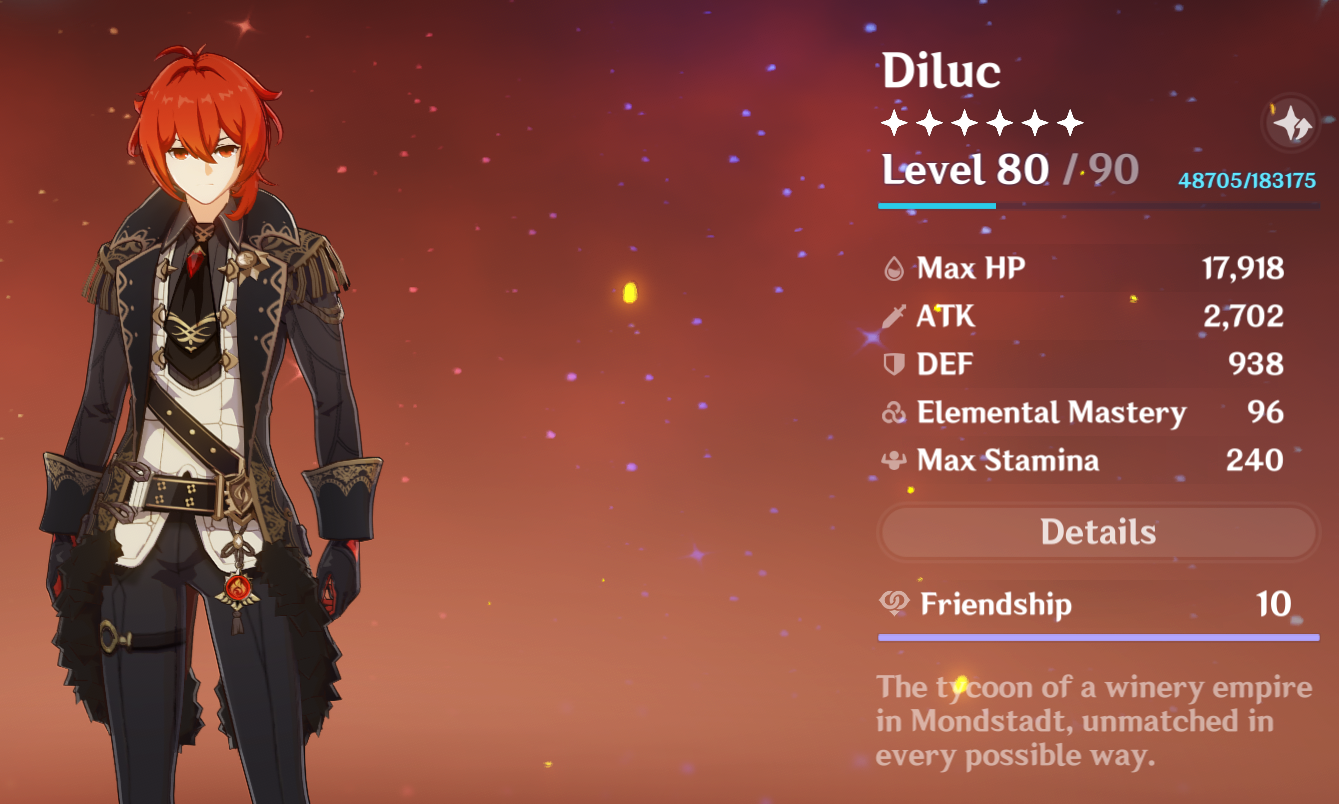Click the Friendship 10 progress bar
This screenshot has height=804, width=1339.
(1098, 637)
